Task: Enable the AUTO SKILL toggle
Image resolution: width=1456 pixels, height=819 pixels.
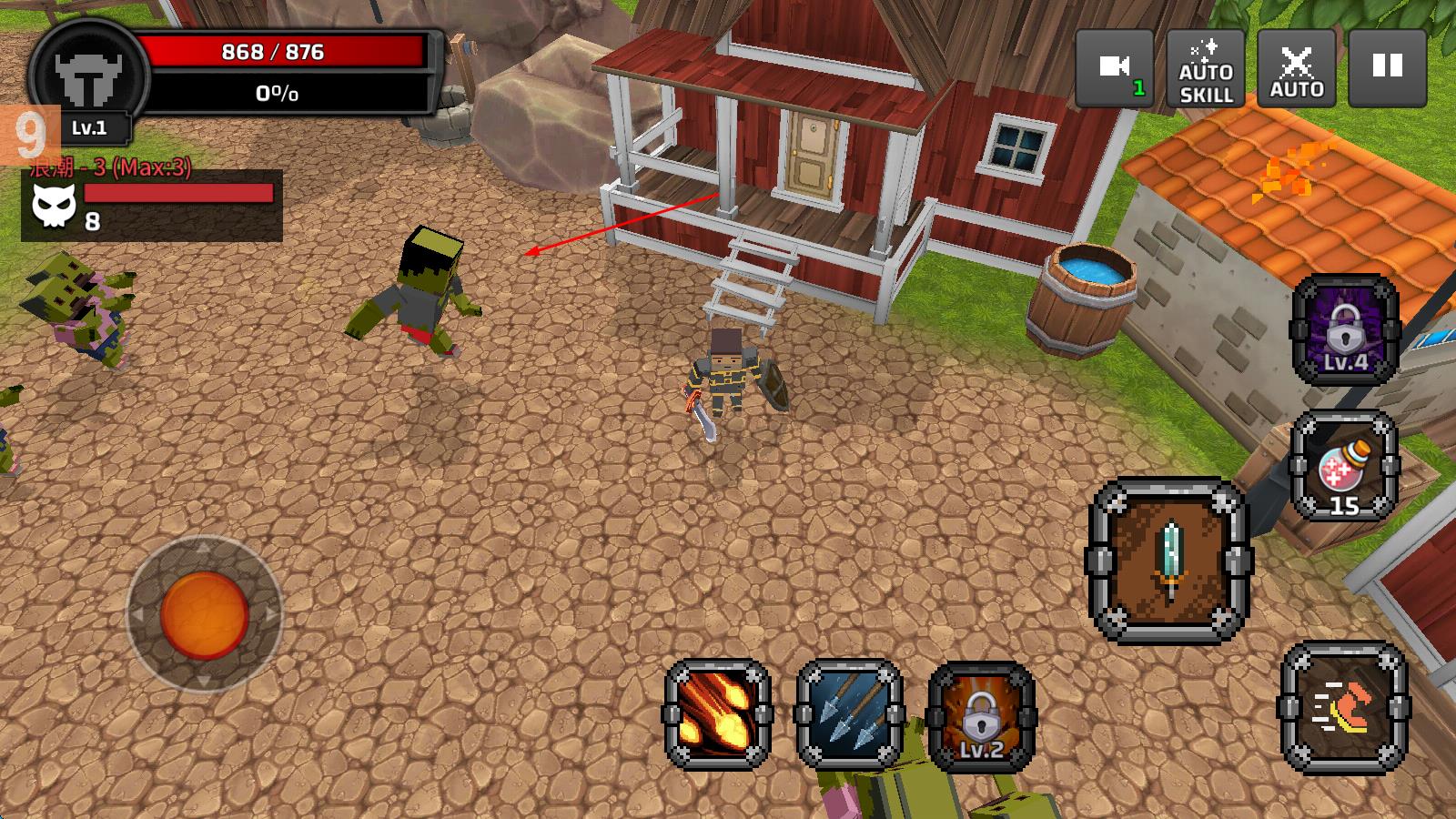Action: [1206, 68]
